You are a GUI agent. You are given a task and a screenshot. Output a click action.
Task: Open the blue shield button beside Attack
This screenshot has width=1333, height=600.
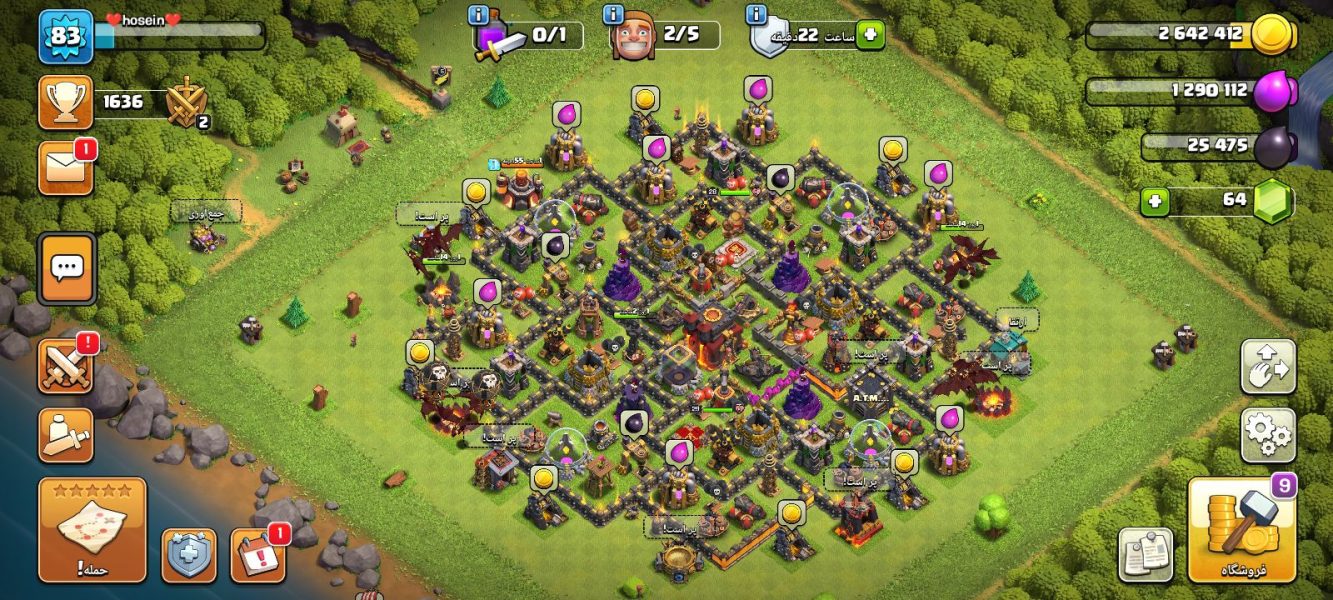tap(189, 555)
